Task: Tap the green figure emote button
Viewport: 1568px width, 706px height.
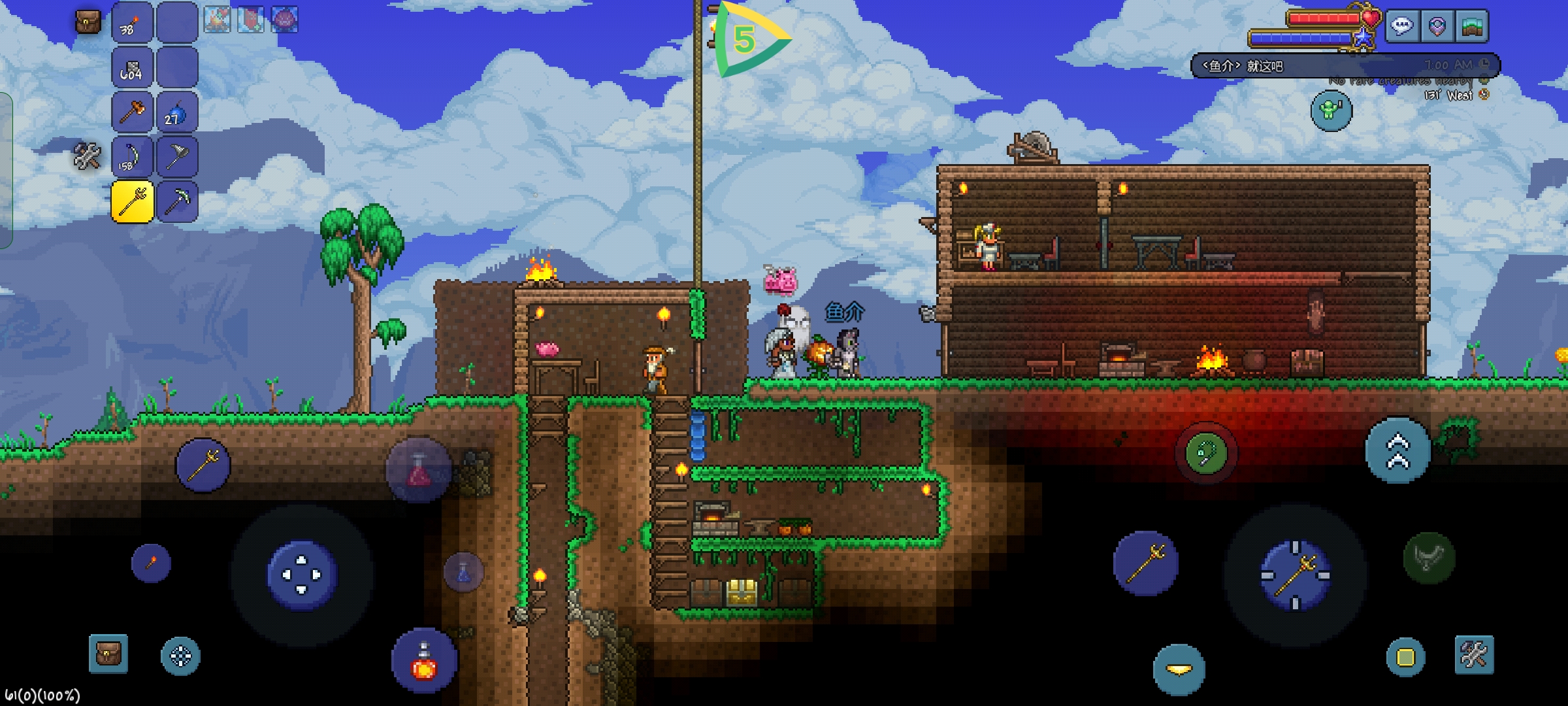Action: (x=1331, y=110)
